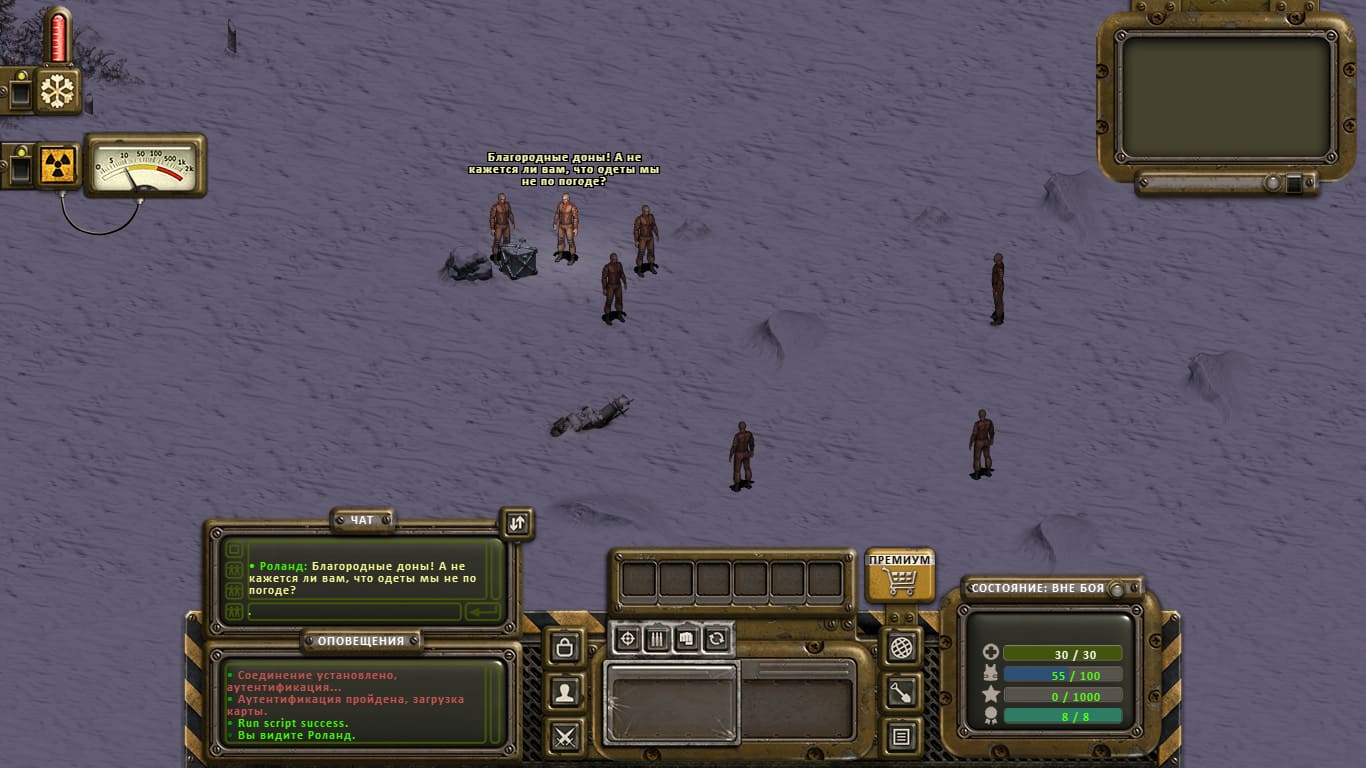This screenshot has height=768, width=1366.
Task: Toggle the switch below the minimap
Action: (1292, 183)
